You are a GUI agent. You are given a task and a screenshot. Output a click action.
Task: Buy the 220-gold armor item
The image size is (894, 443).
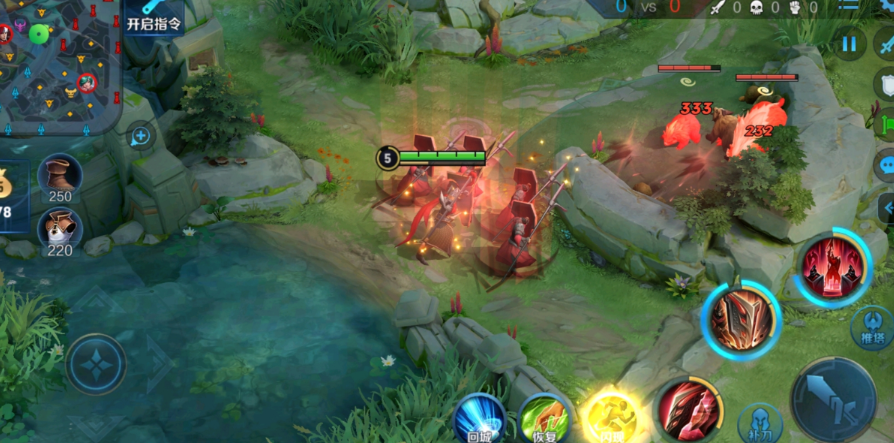click(59, 230)
